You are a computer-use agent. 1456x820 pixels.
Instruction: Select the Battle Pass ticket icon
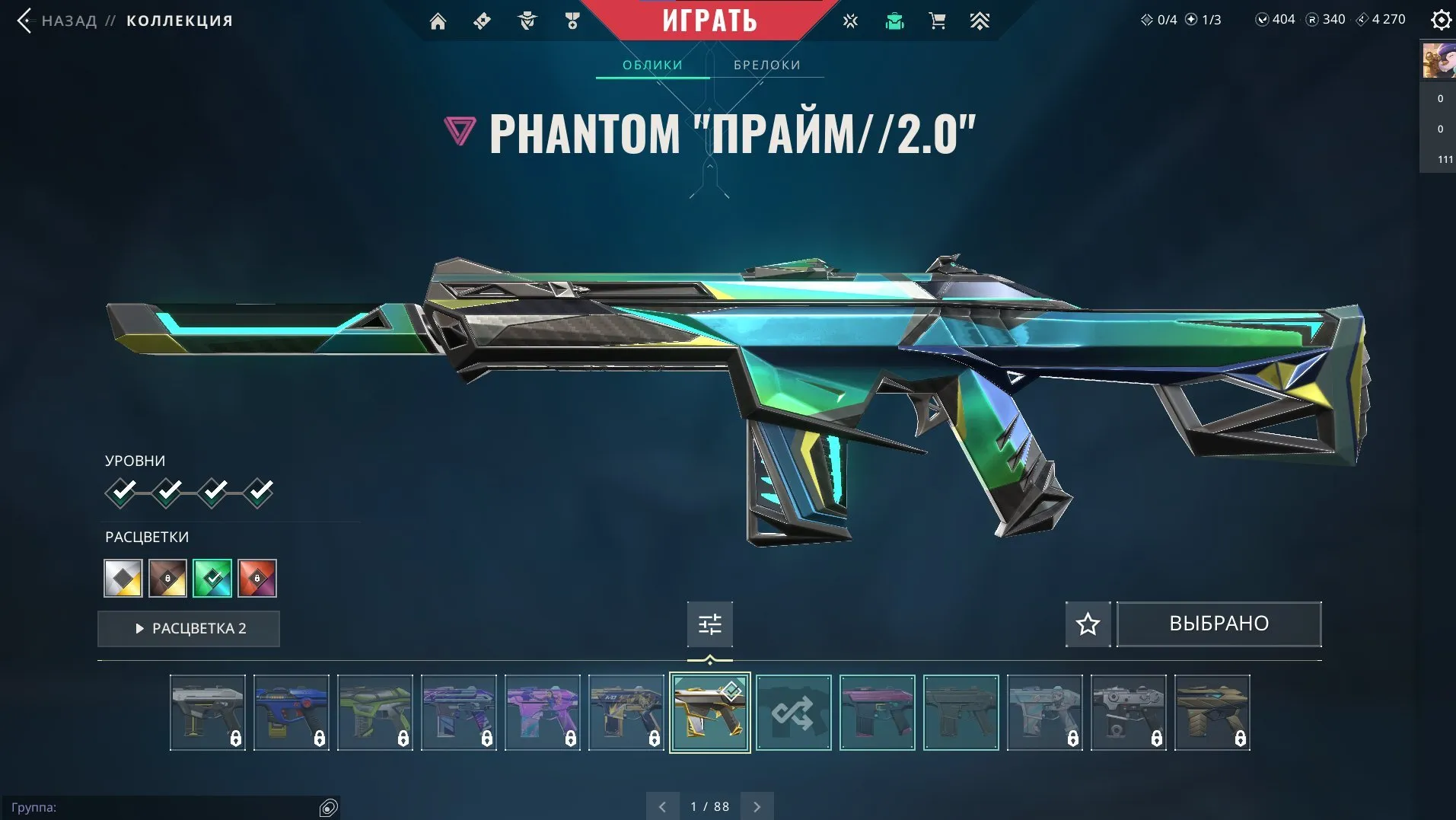481,21
